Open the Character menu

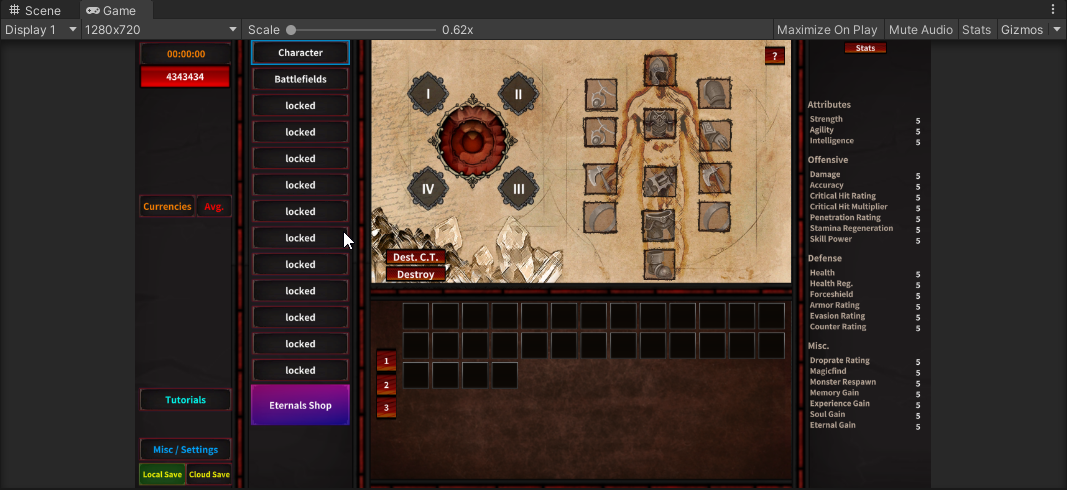point(300,52)
